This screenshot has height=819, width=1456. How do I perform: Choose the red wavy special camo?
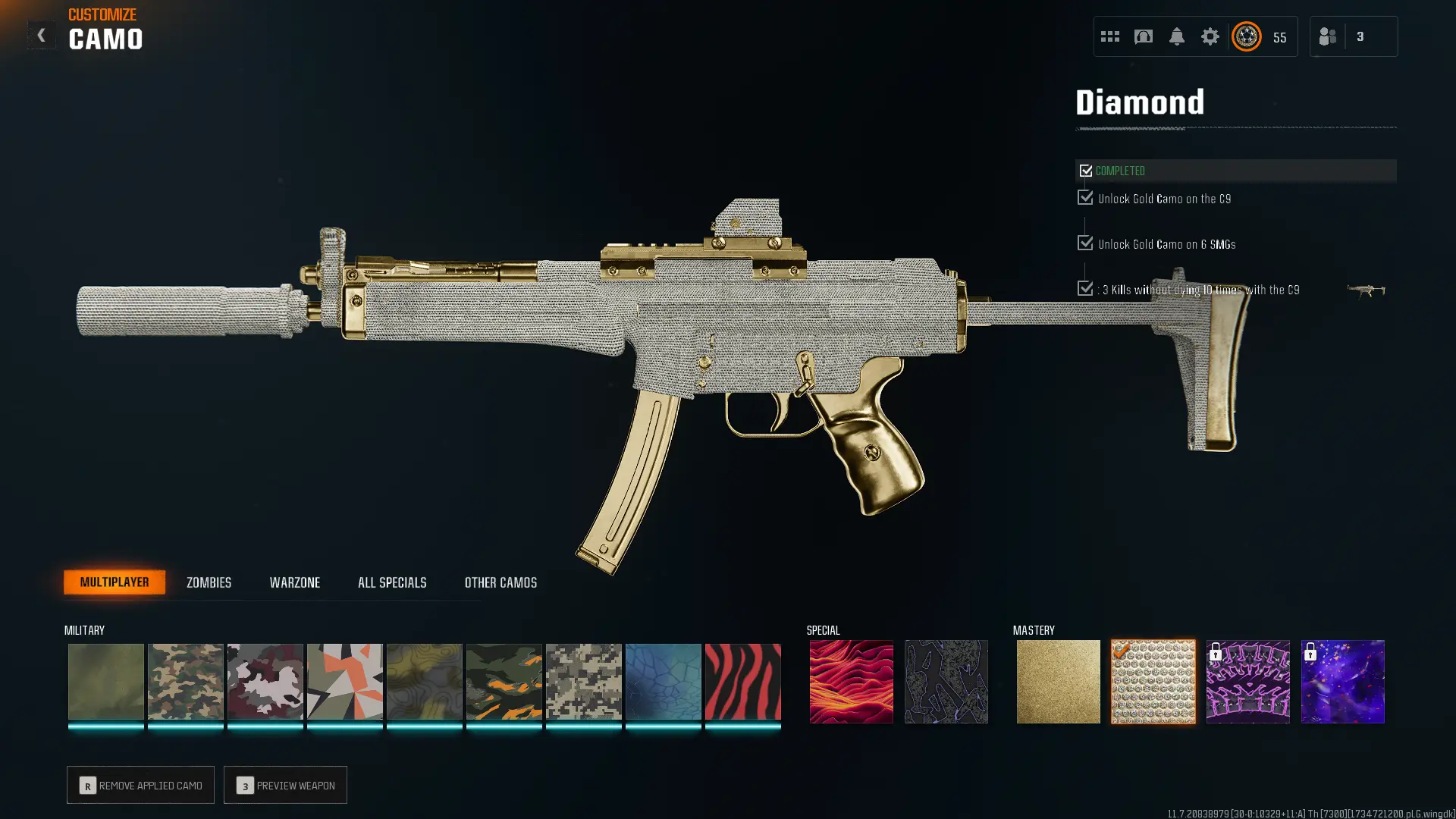[851, 681]
